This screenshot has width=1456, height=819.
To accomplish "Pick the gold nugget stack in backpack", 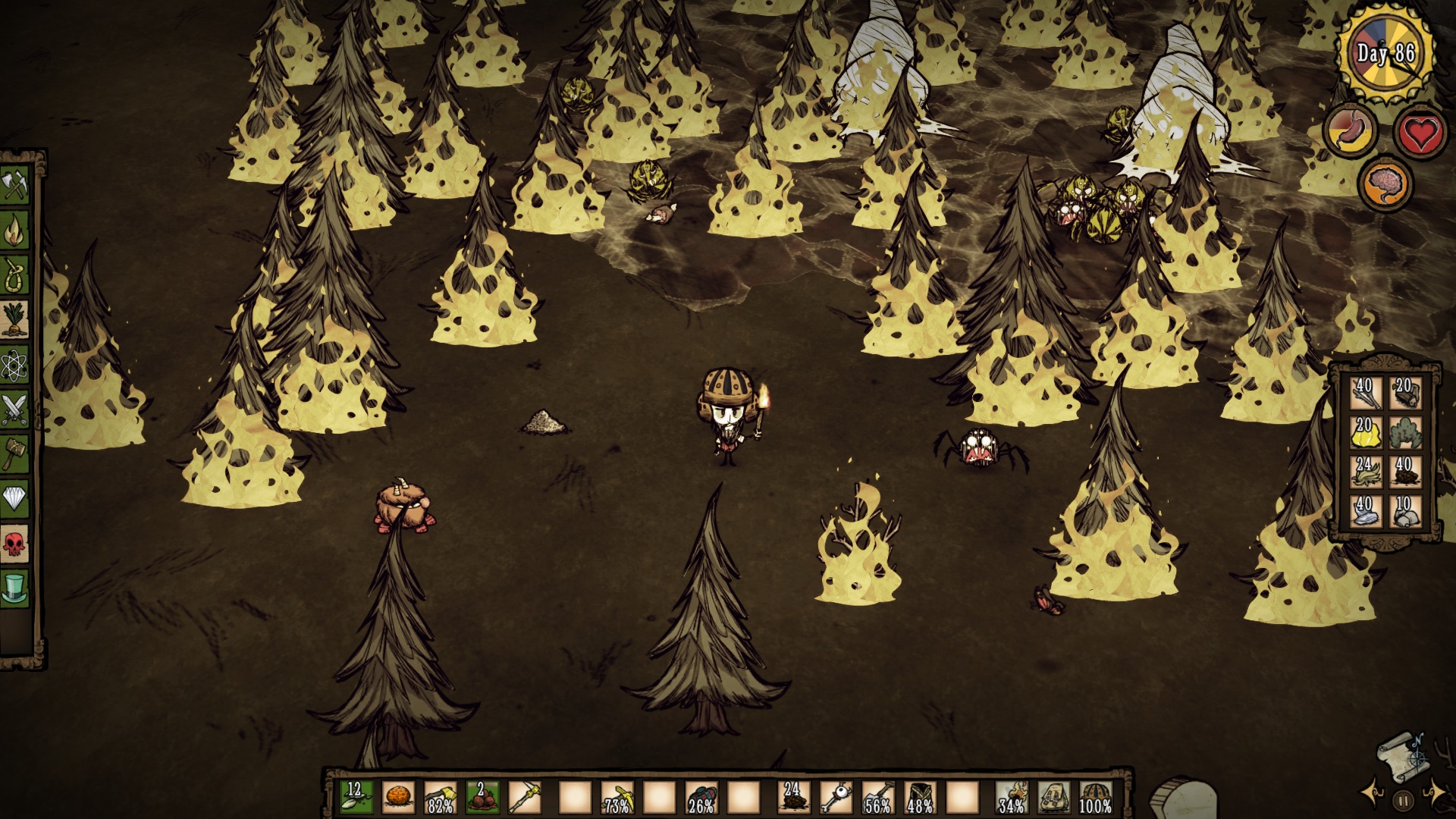I will tap(1364, 433).
